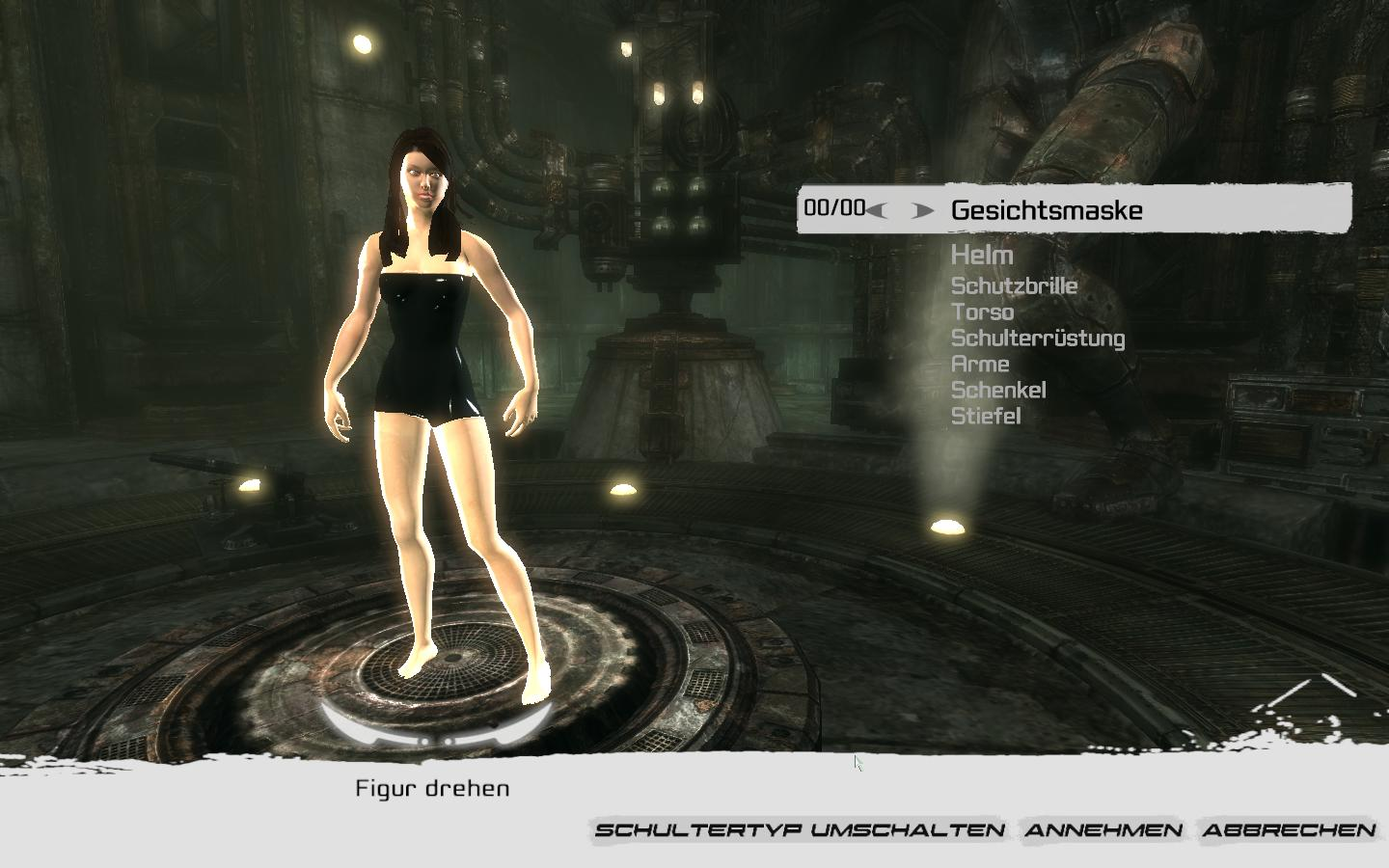The width and height of the screenshot is (1389, 868).
Task: Click Figur drehen to rotate the character
Action: click(x=433, y=787)
